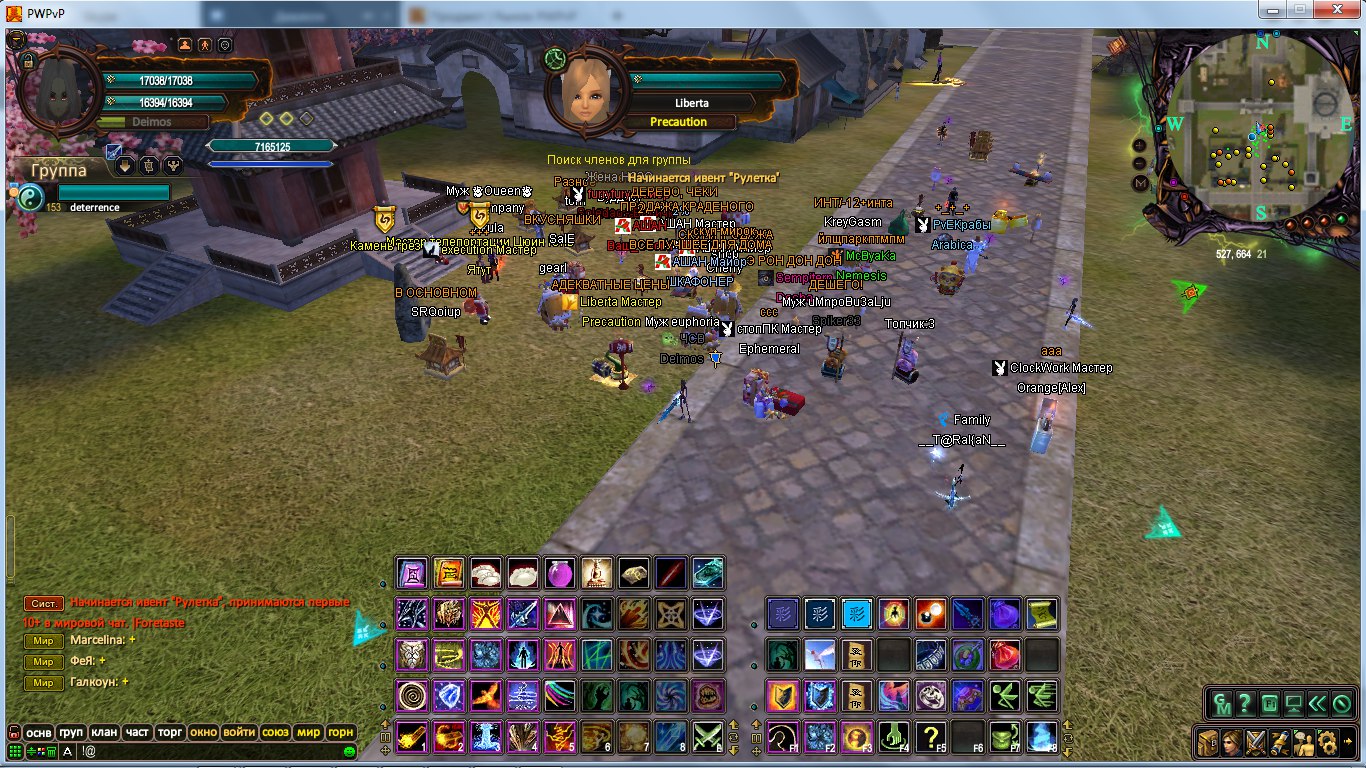Select the "клан" chat tab
Image resolution: width=1366 pixels, height=768 pixels.
[x=104, y=732]
